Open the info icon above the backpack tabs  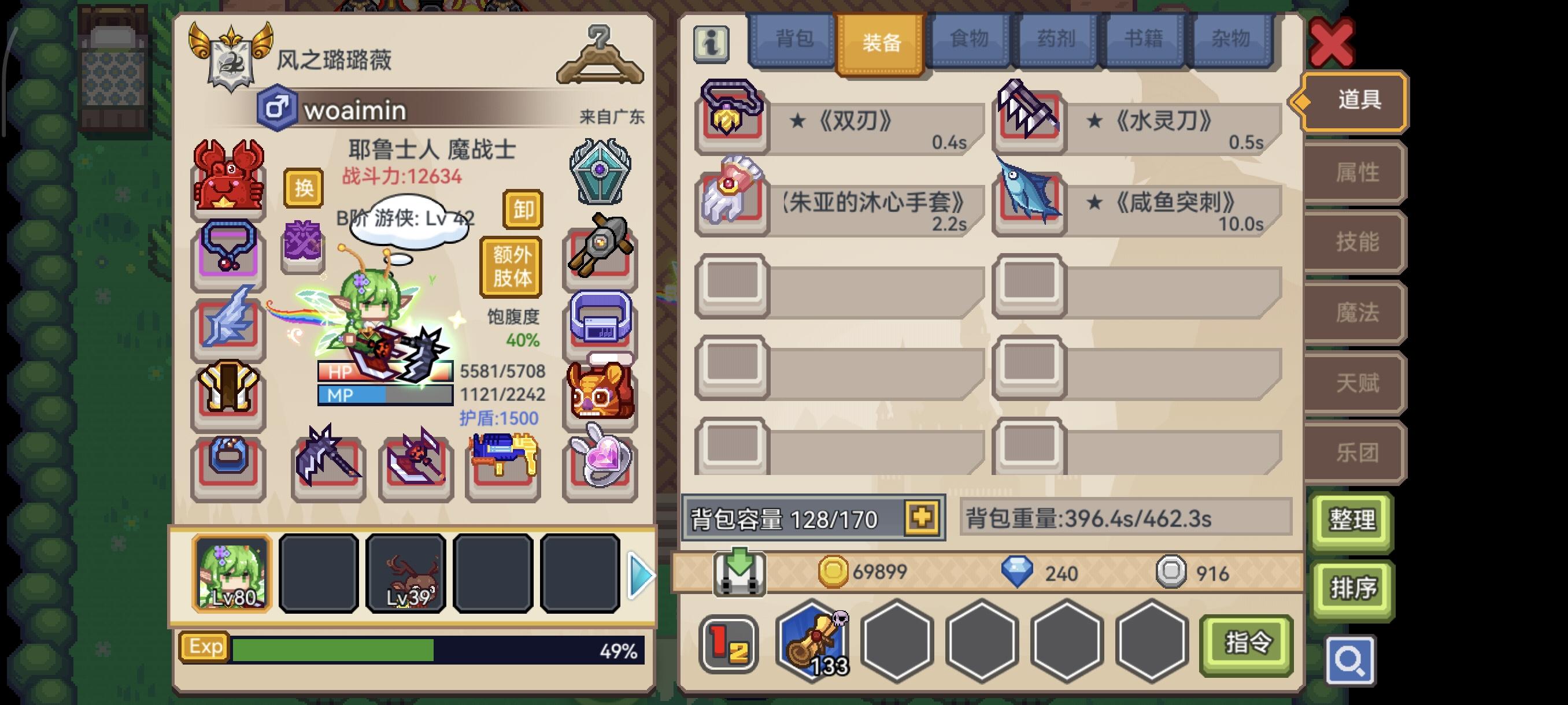(711, 44)
